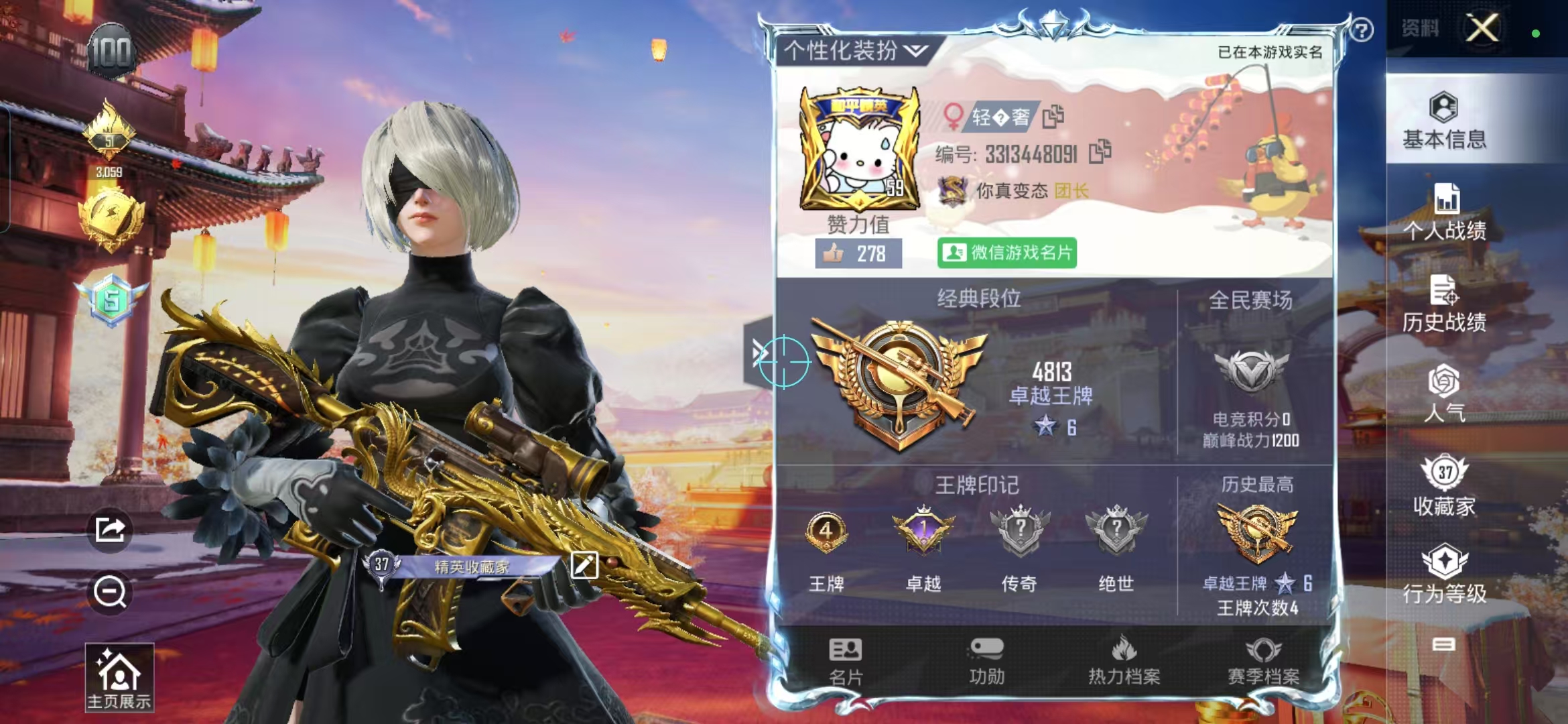Image resolution: width=1568 pixels, height=724 pixels.
Task: Open the 个人战绩 stats panel icon
Action: (x=1445, y=208)
